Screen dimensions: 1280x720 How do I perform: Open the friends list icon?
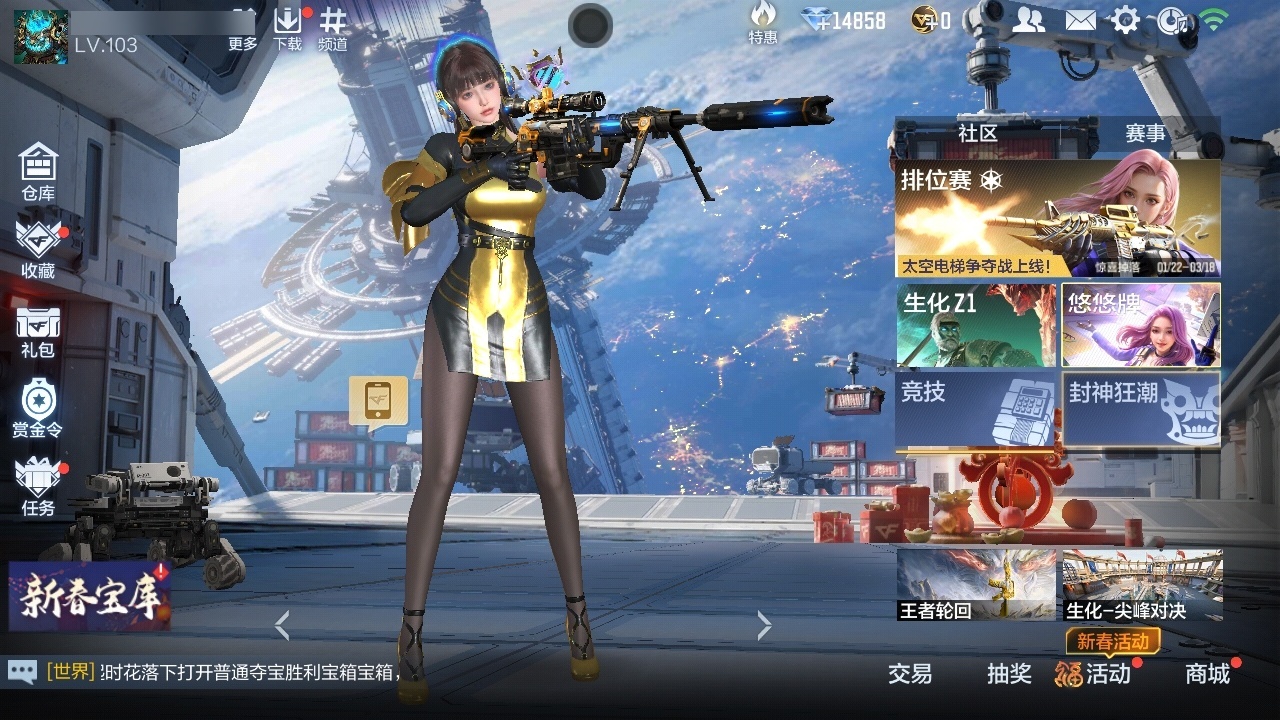pyautogui.click(x=1028, y=20)
